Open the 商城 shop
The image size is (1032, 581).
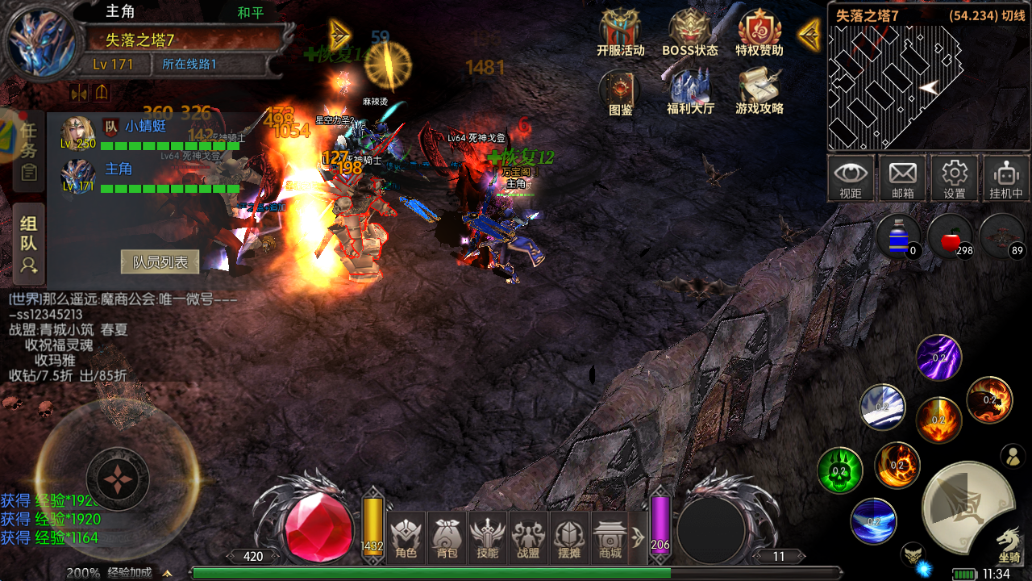609,535
